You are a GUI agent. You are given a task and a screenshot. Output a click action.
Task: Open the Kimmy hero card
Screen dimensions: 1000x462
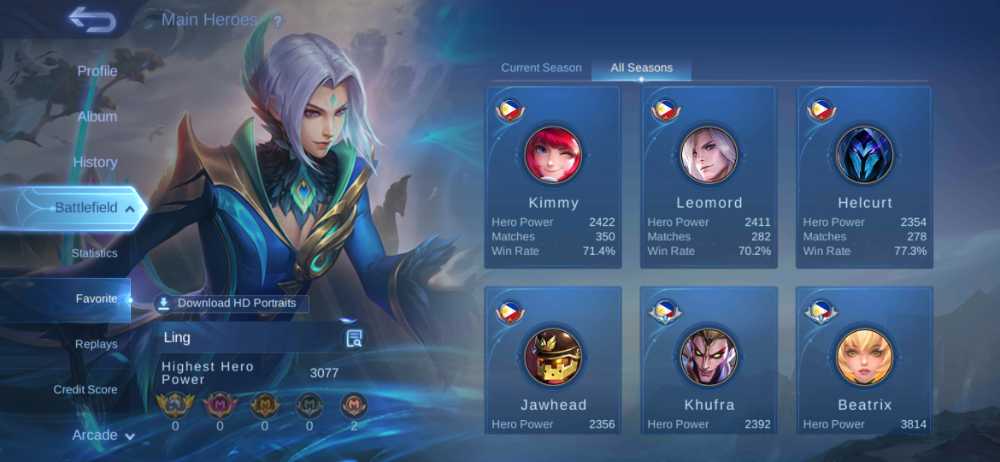(553, 177)
